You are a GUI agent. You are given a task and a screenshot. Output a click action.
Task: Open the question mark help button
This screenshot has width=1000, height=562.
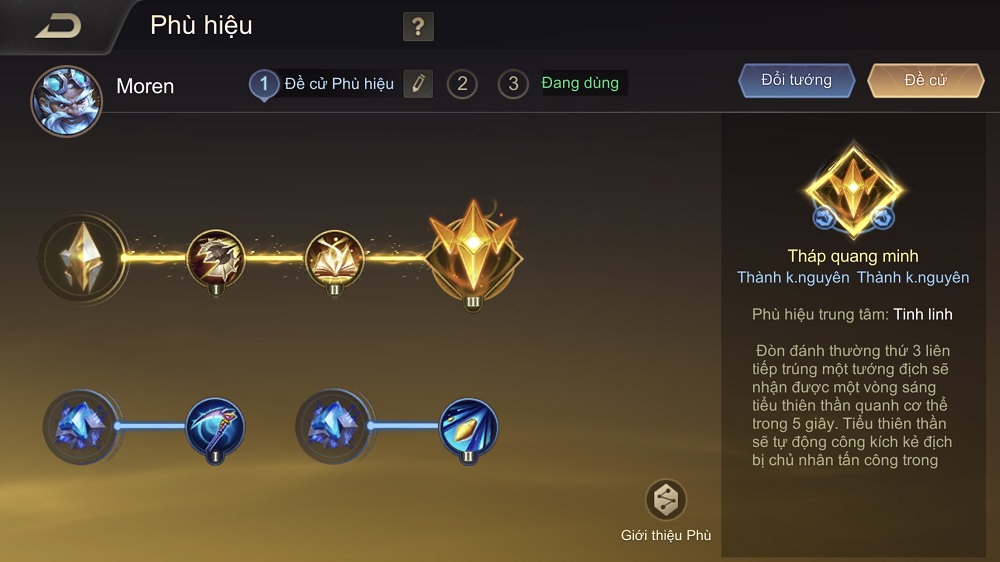418,27
